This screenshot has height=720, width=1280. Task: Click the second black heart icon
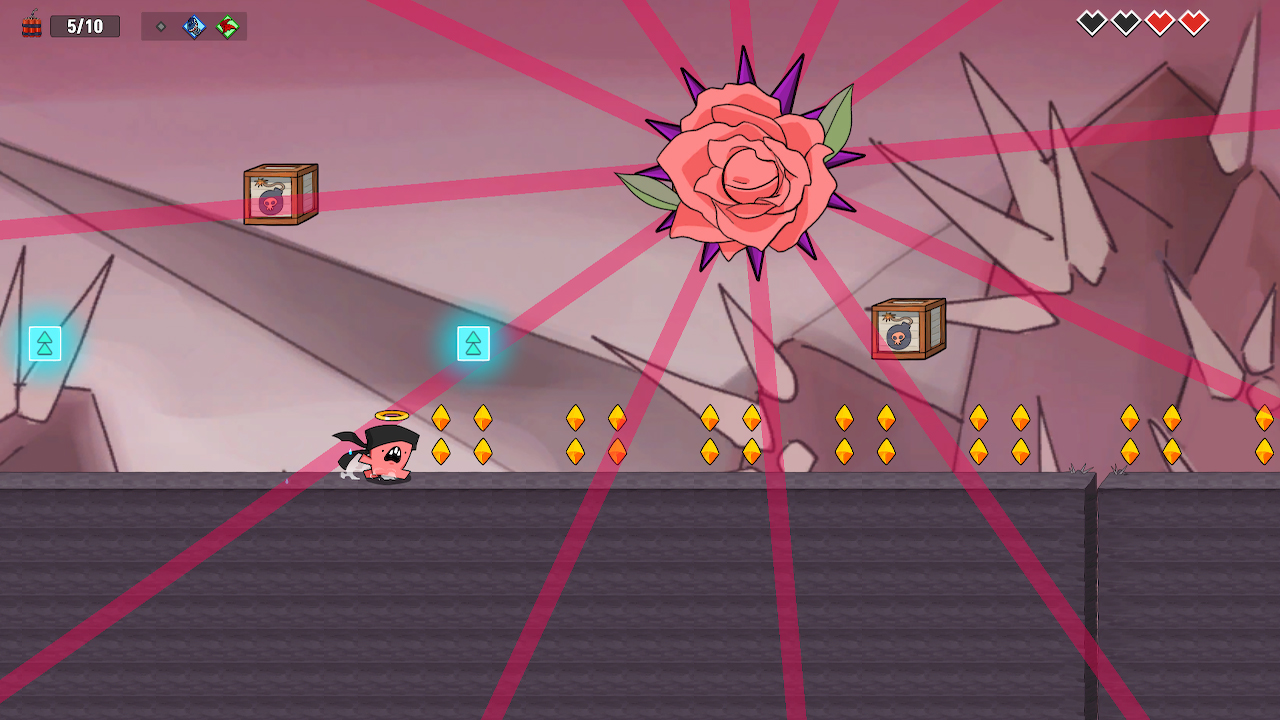(x=1124, y=20)
